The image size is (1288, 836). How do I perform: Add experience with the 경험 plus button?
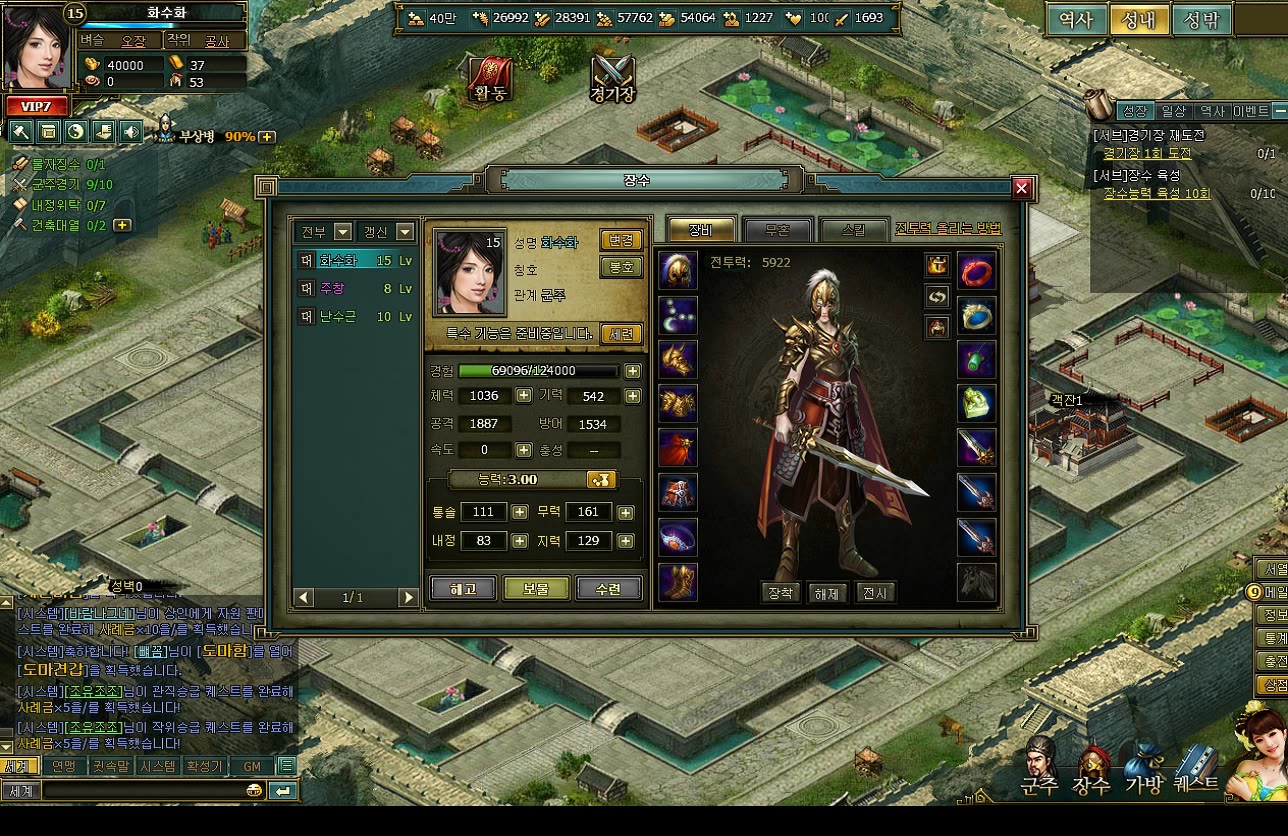[633, 371]
